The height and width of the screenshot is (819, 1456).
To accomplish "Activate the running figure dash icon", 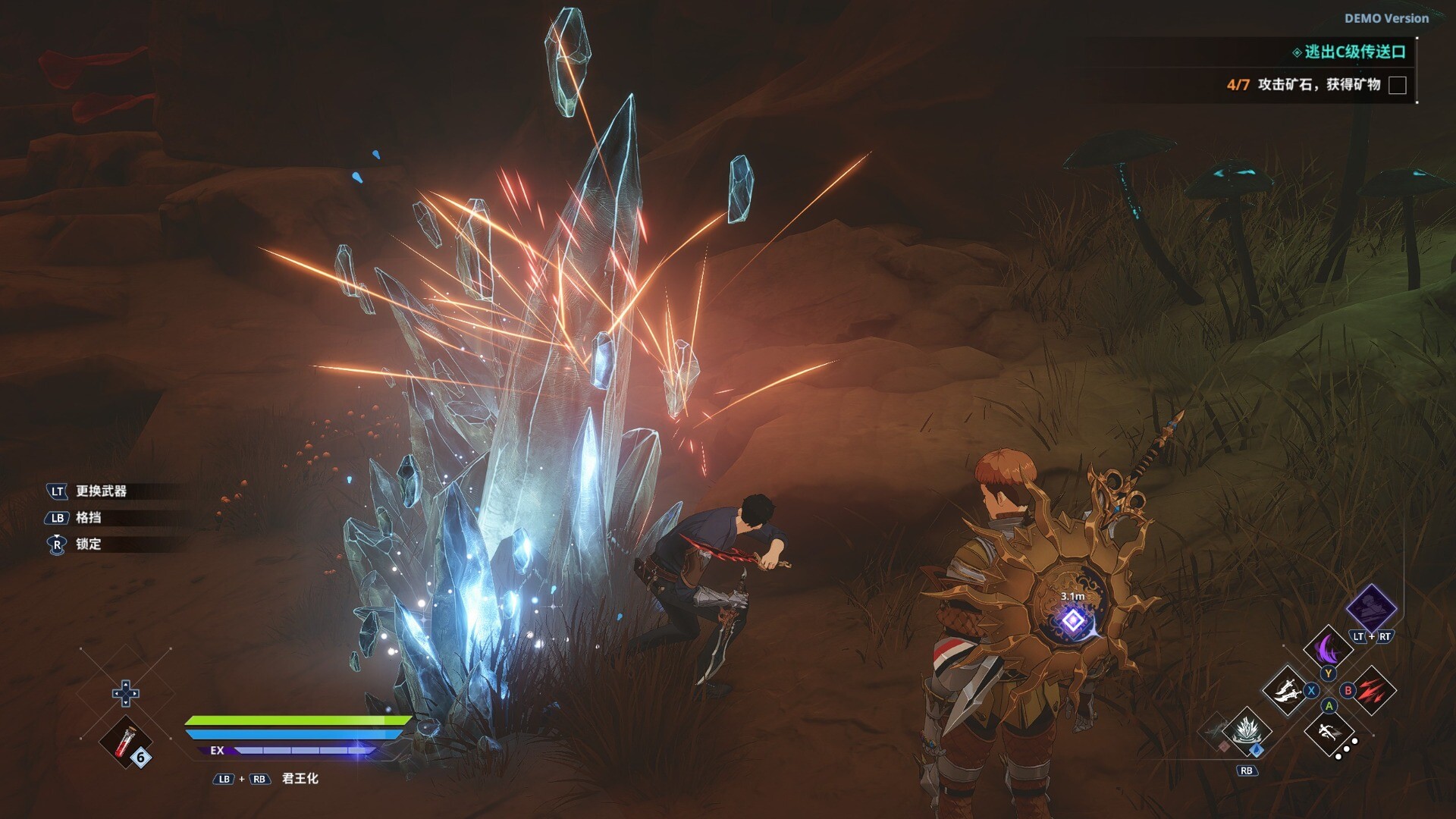I will click(x=1329, y=733).
